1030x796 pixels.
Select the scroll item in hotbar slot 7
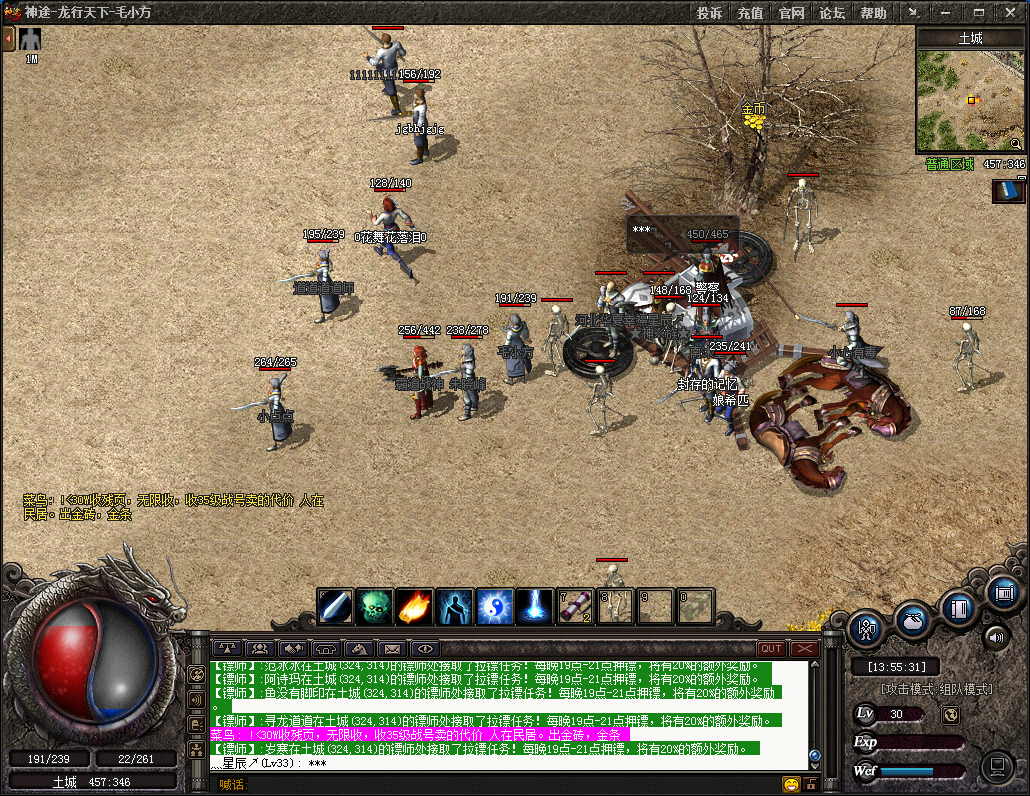click(575, 606)
